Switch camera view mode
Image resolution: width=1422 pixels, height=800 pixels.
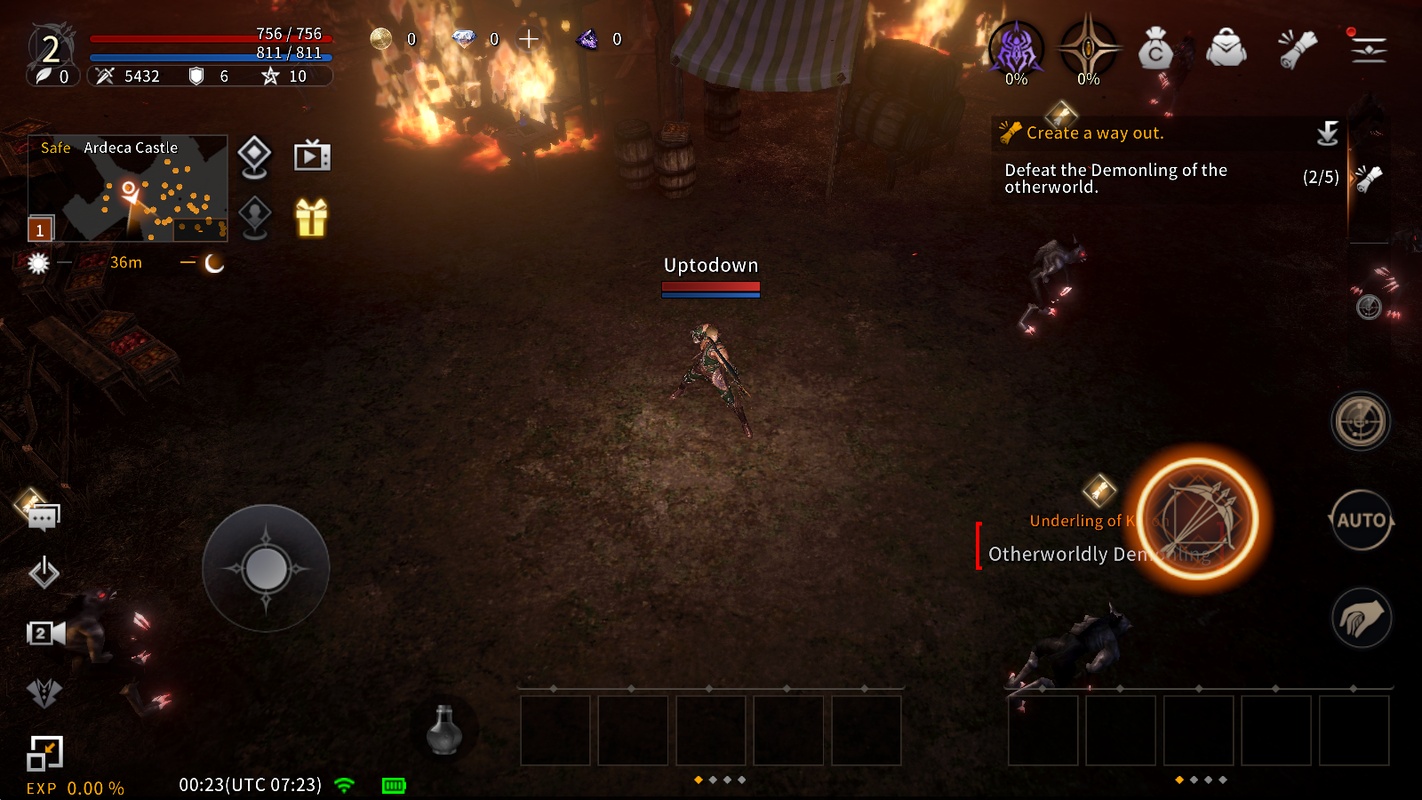click(45, 632)
